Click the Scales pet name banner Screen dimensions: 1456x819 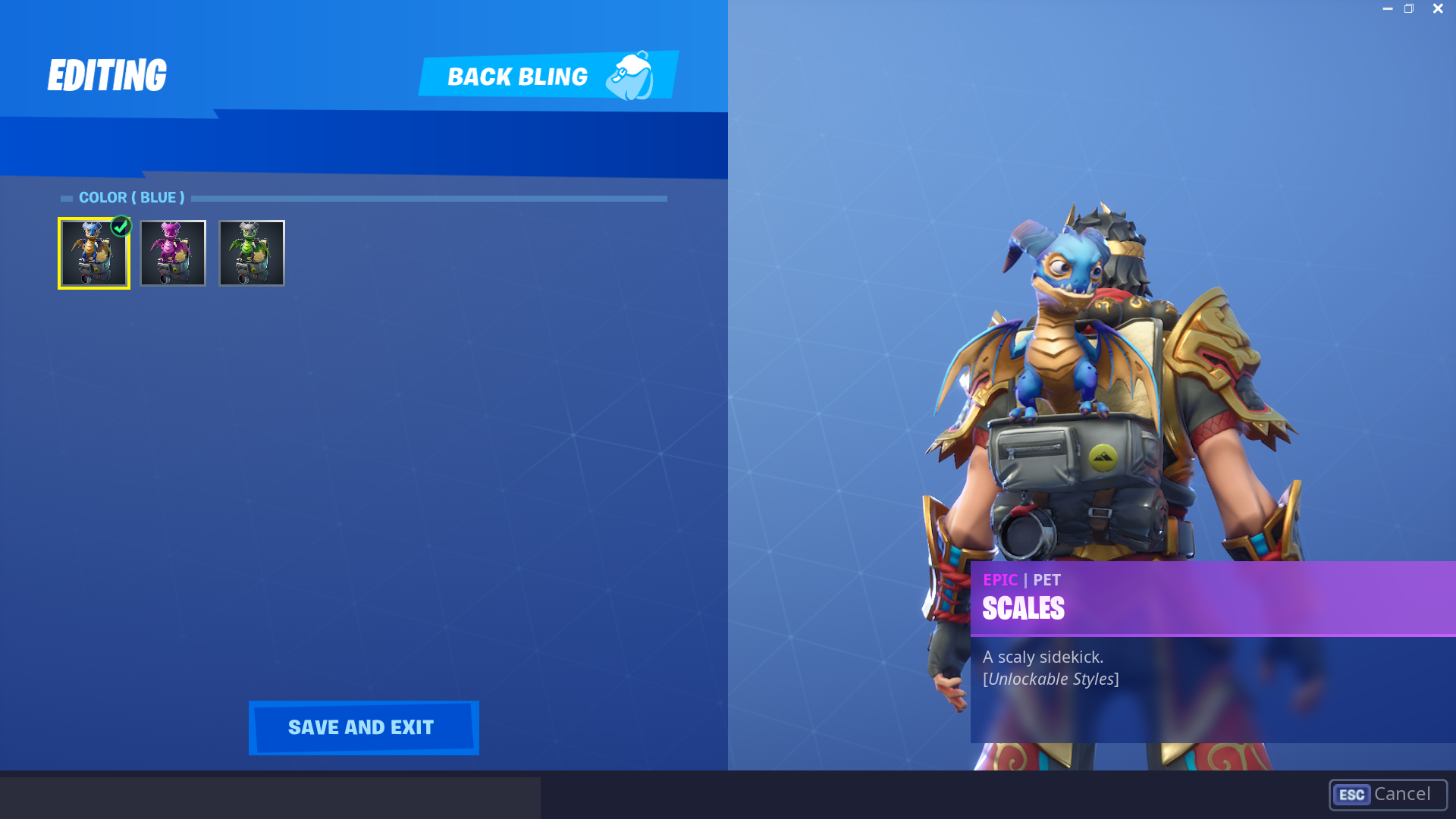point(1024,607)
